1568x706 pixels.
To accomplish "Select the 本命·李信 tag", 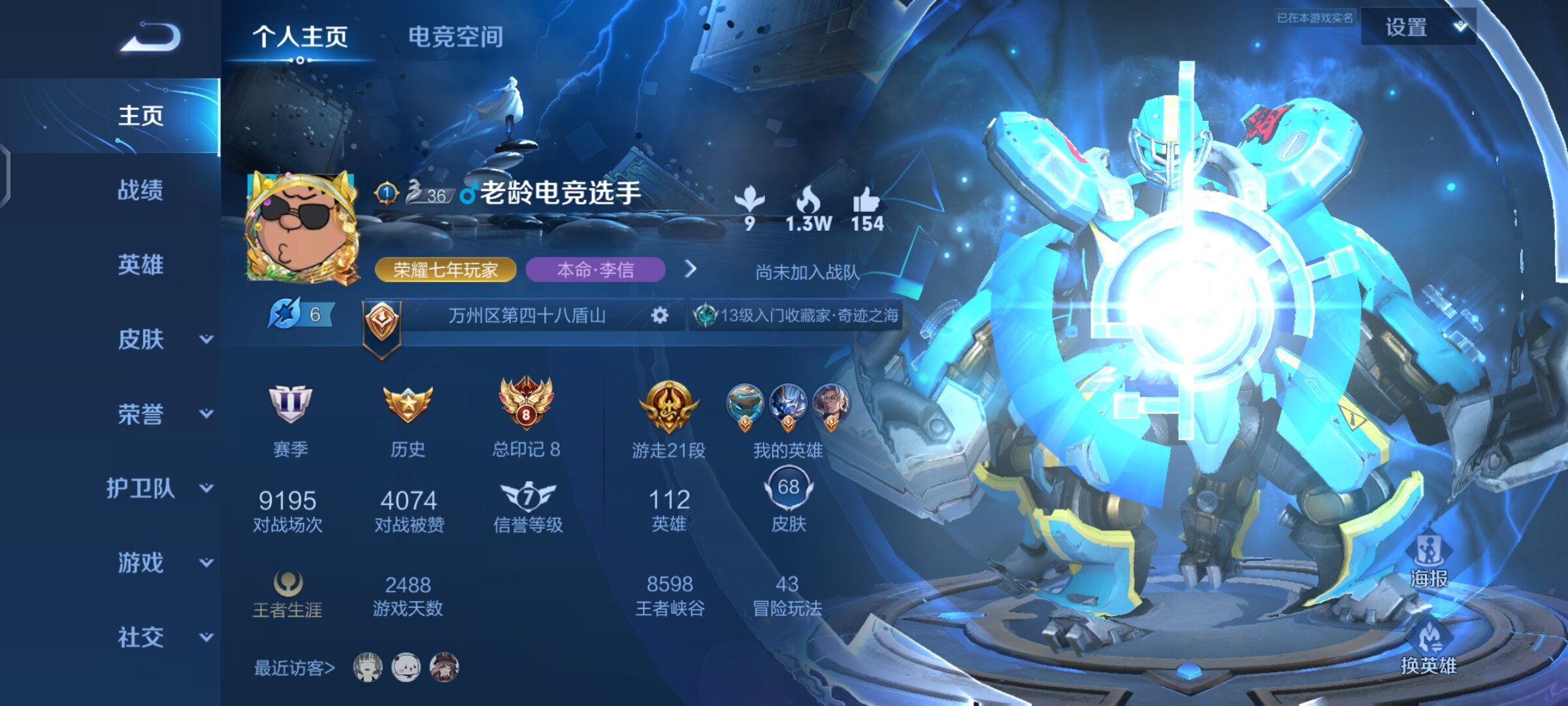I will click(595, 270).
